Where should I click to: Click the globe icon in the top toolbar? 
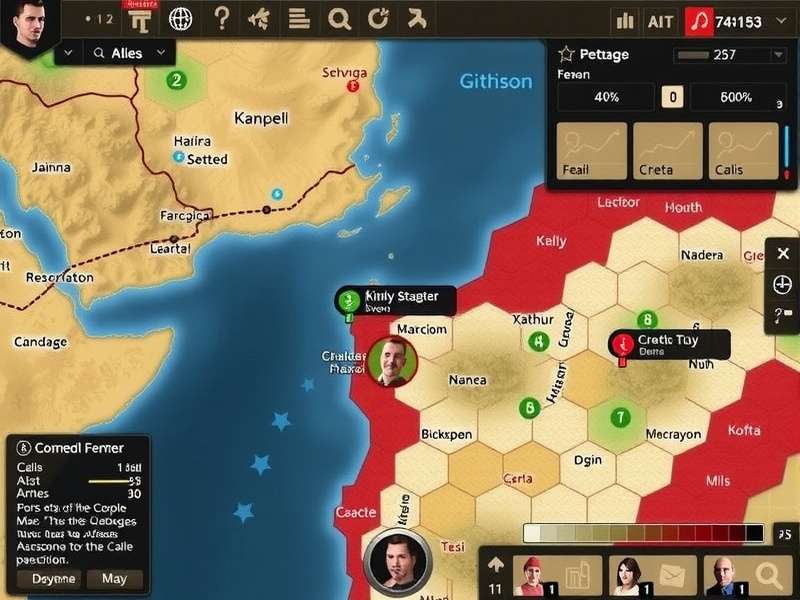point(180,19)
